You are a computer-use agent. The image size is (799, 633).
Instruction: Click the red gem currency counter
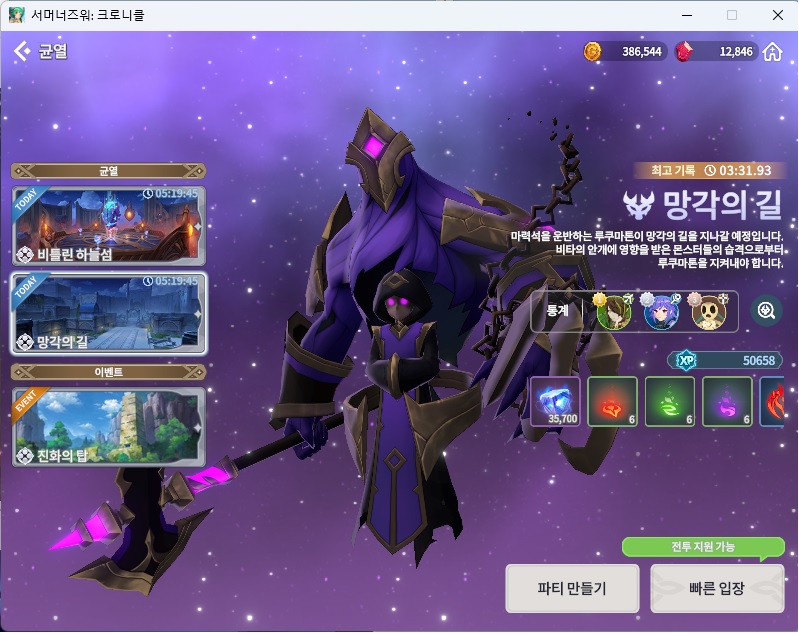point(717,52)
